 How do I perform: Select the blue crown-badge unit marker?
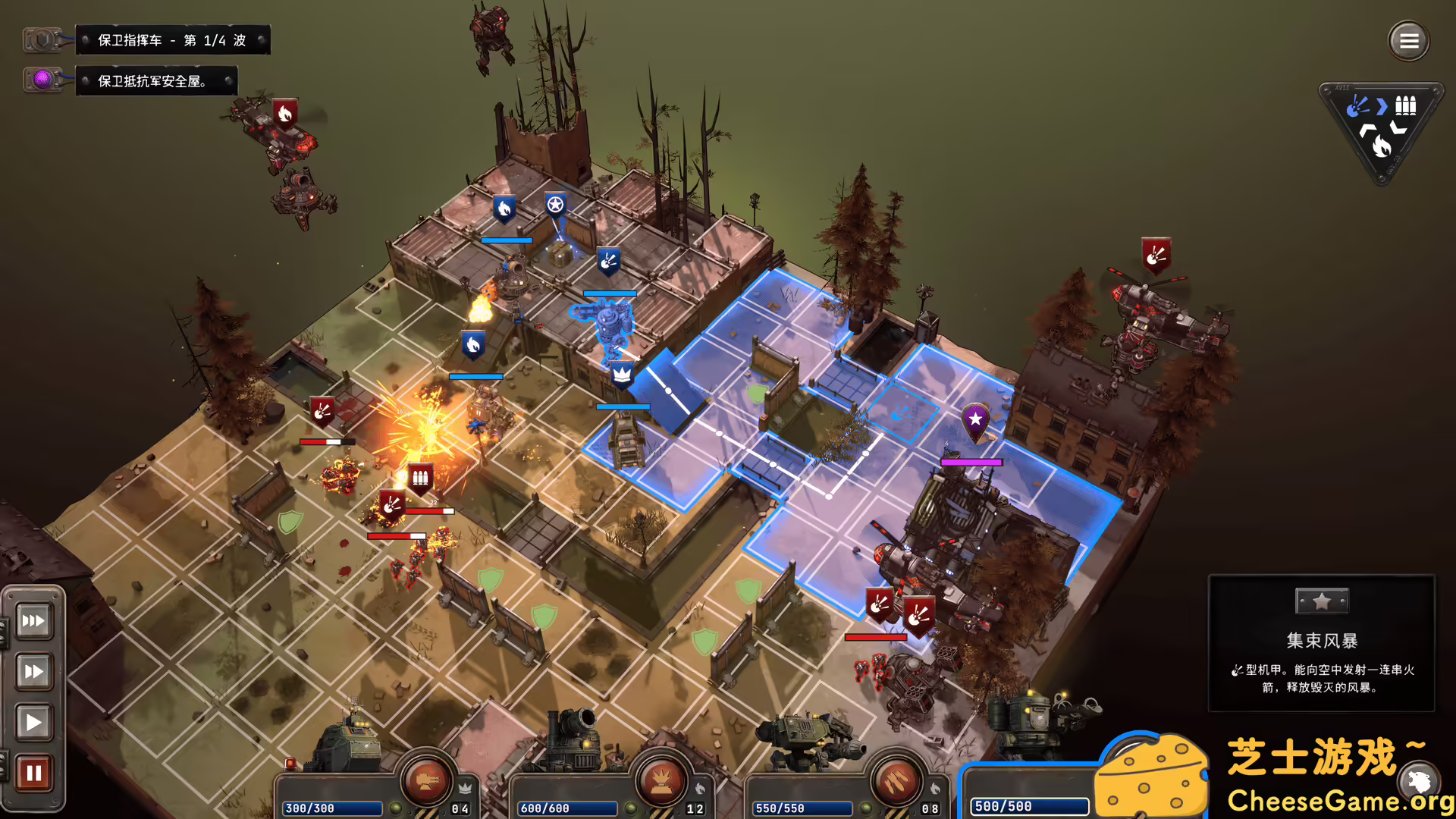tap(622, 373)
